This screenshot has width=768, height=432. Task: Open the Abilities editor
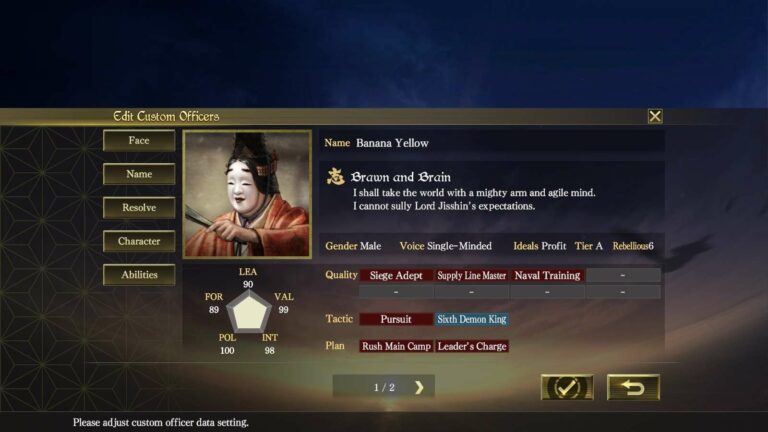tap(139, 275)
